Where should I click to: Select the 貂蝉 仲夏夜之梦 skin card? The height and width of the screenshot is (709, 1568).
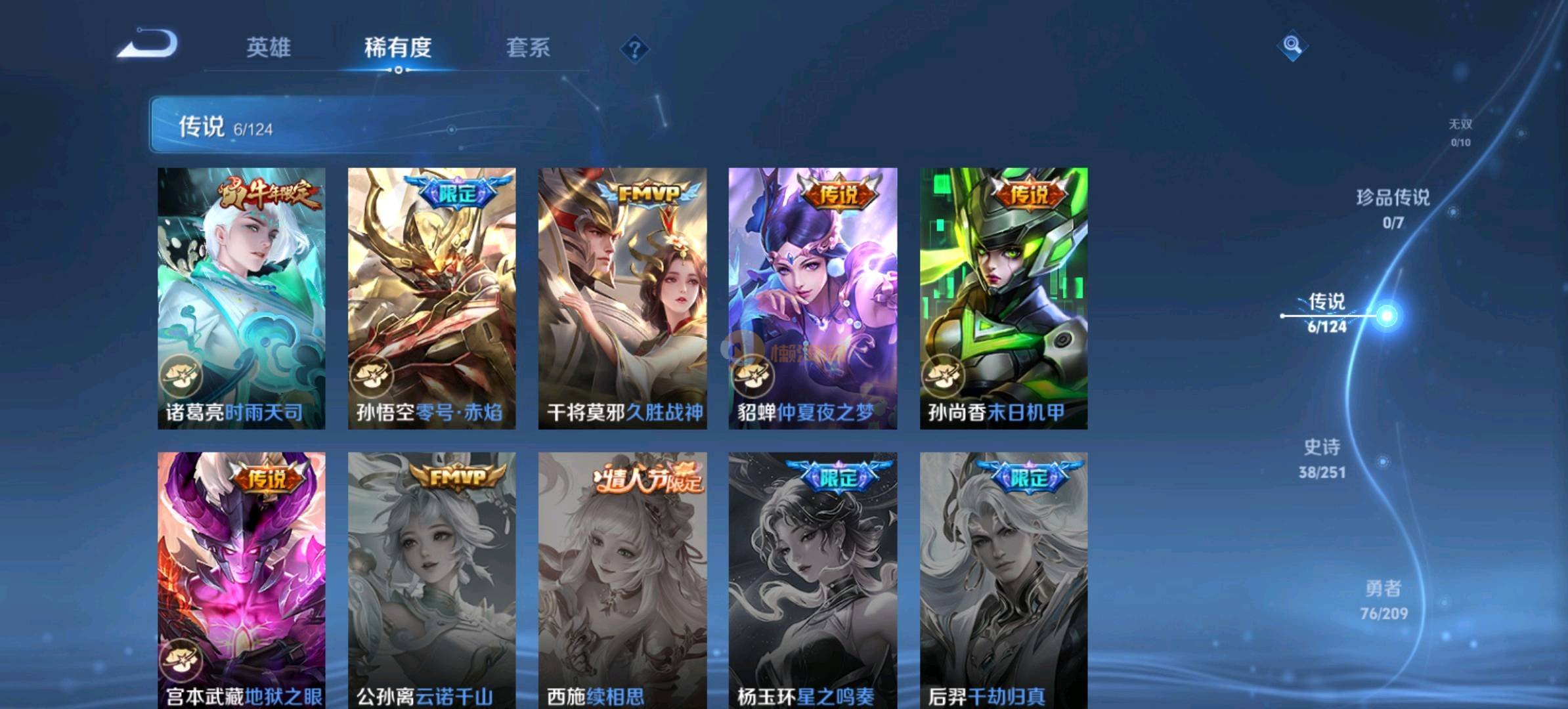coord(812,298)
